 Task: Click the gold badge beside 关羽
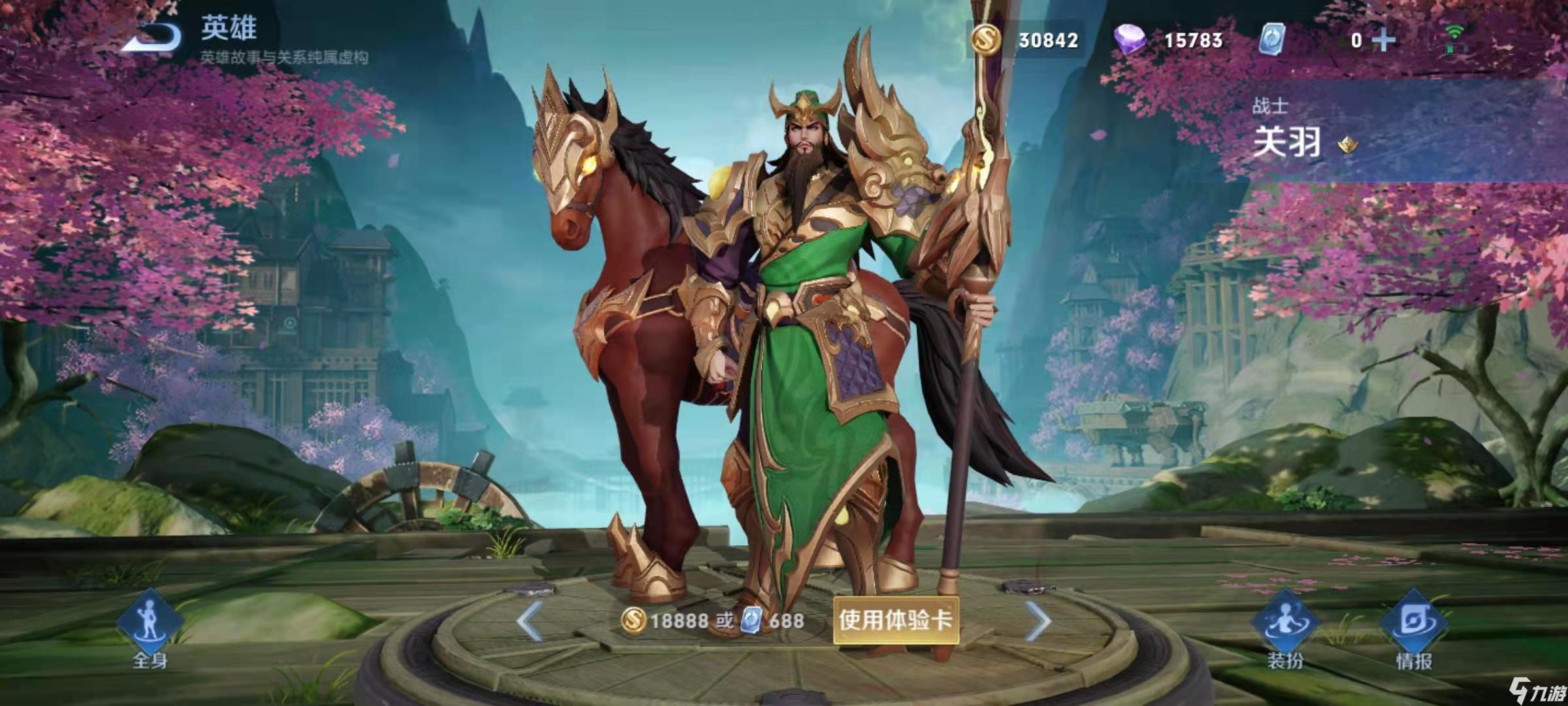(1347, 144)
